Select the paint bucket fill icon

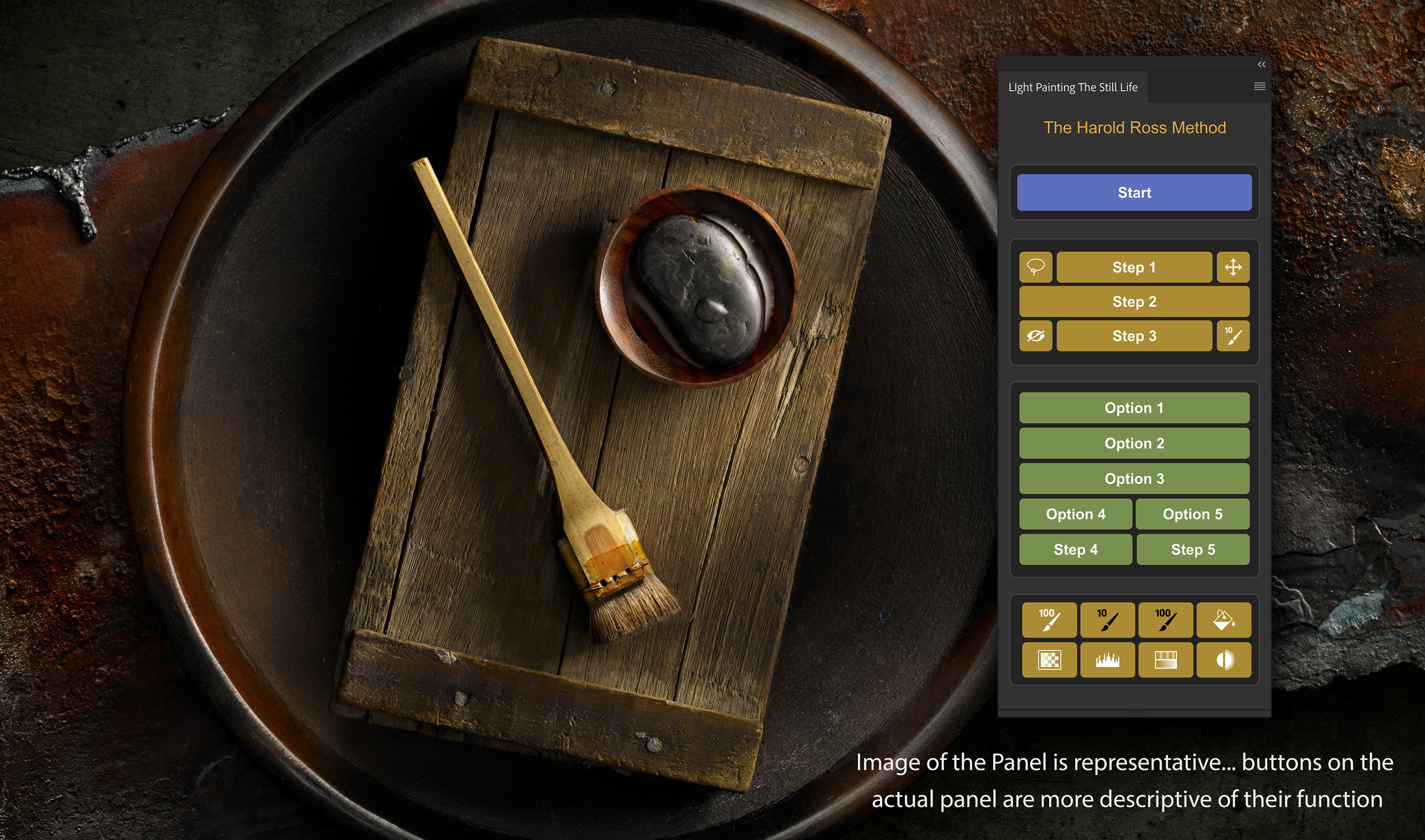click(1224, 620)
